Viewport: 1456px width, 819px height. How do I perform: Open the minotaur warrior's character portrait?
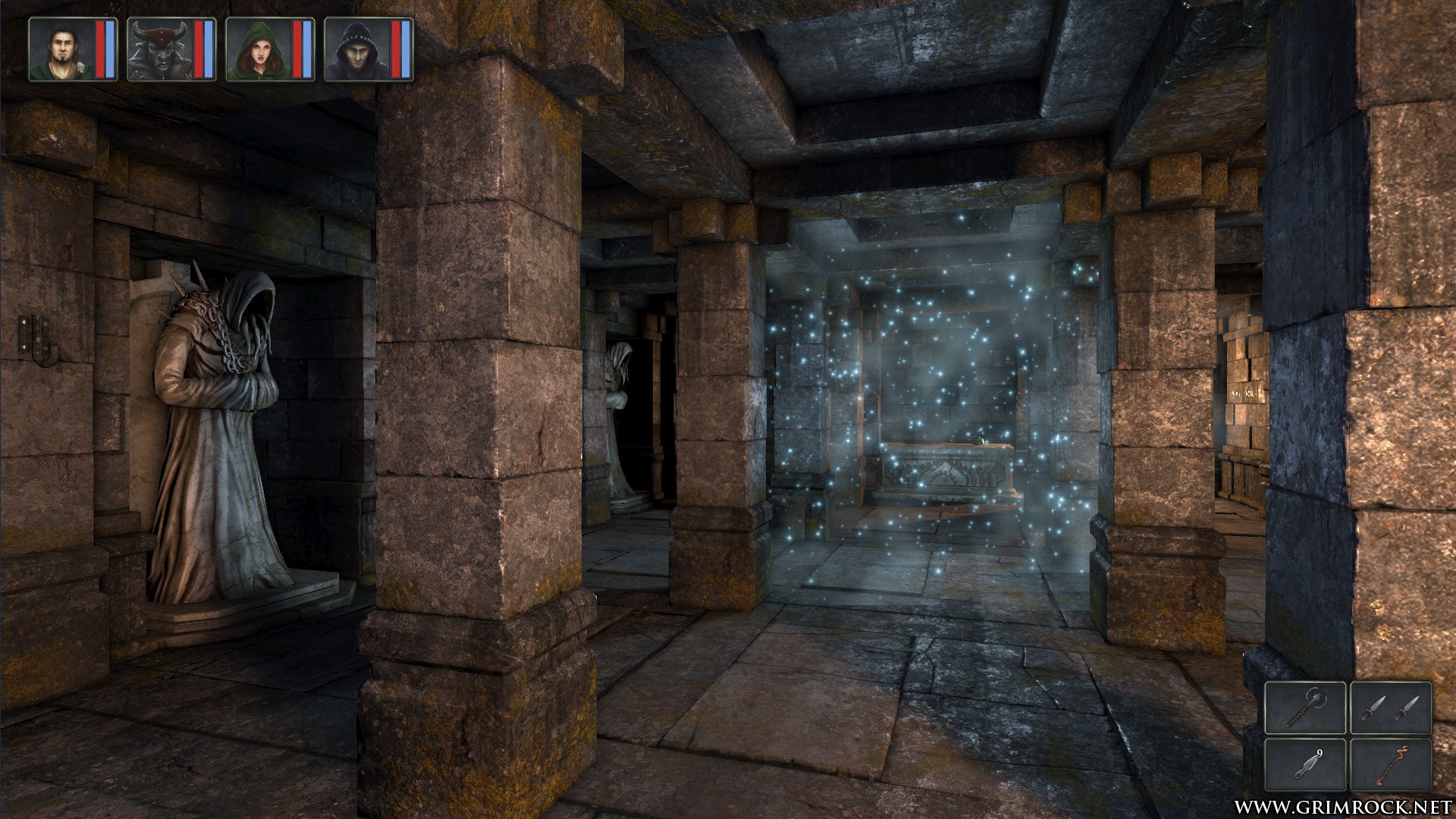click(x=159, y=47)
